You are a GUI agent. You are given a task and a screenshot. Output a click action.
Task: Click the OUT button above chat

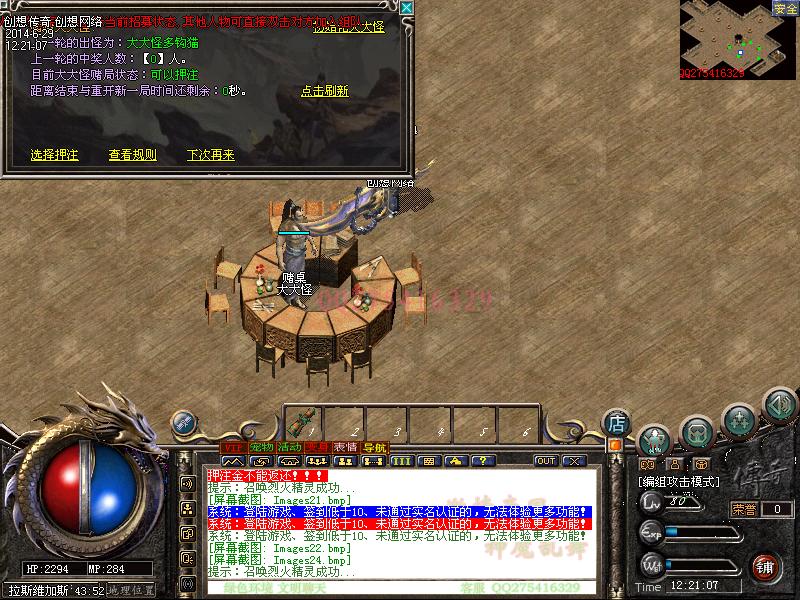pyautogui.click(x=546, y=461)
